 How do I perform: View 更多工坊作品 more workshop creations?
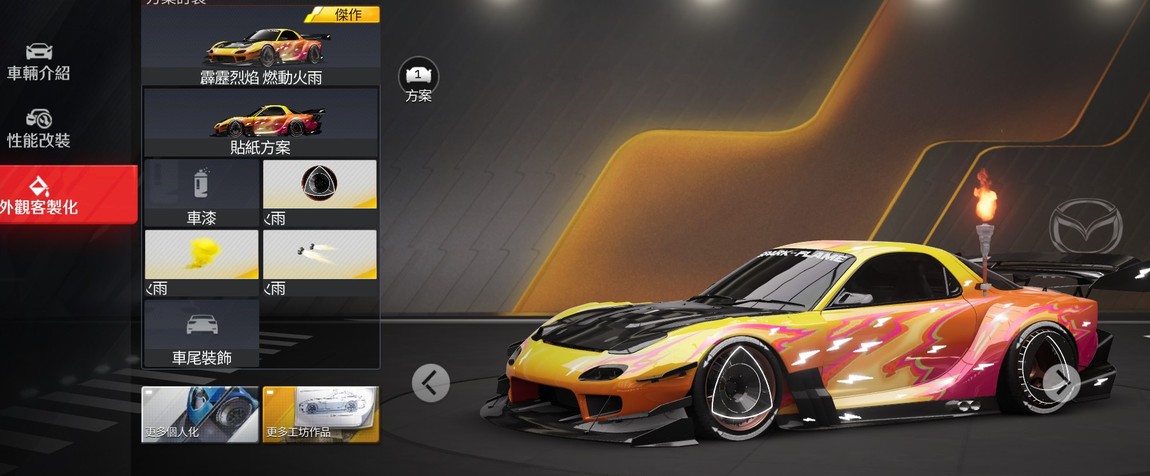point(320,414)
